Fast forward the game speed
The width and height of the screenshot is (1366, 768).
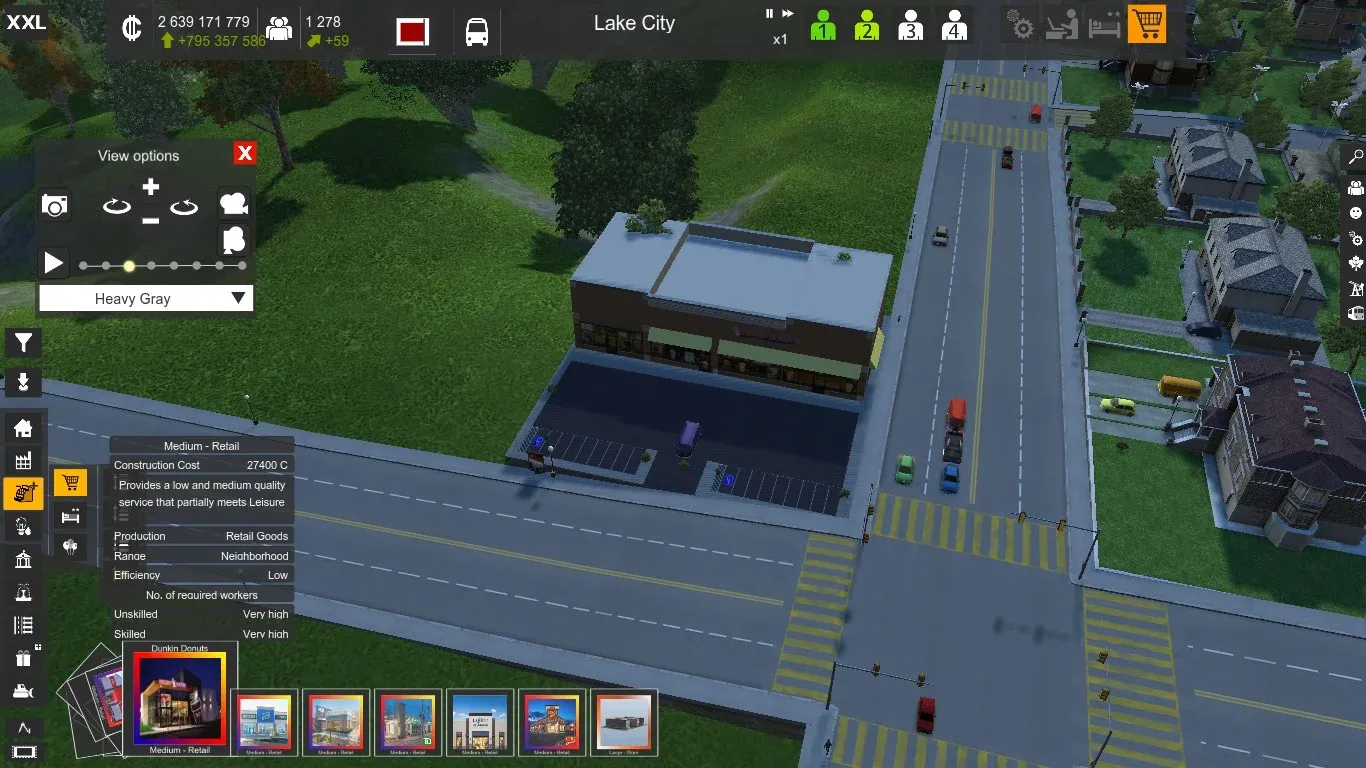pyautogui.click(x=788, y=14)
